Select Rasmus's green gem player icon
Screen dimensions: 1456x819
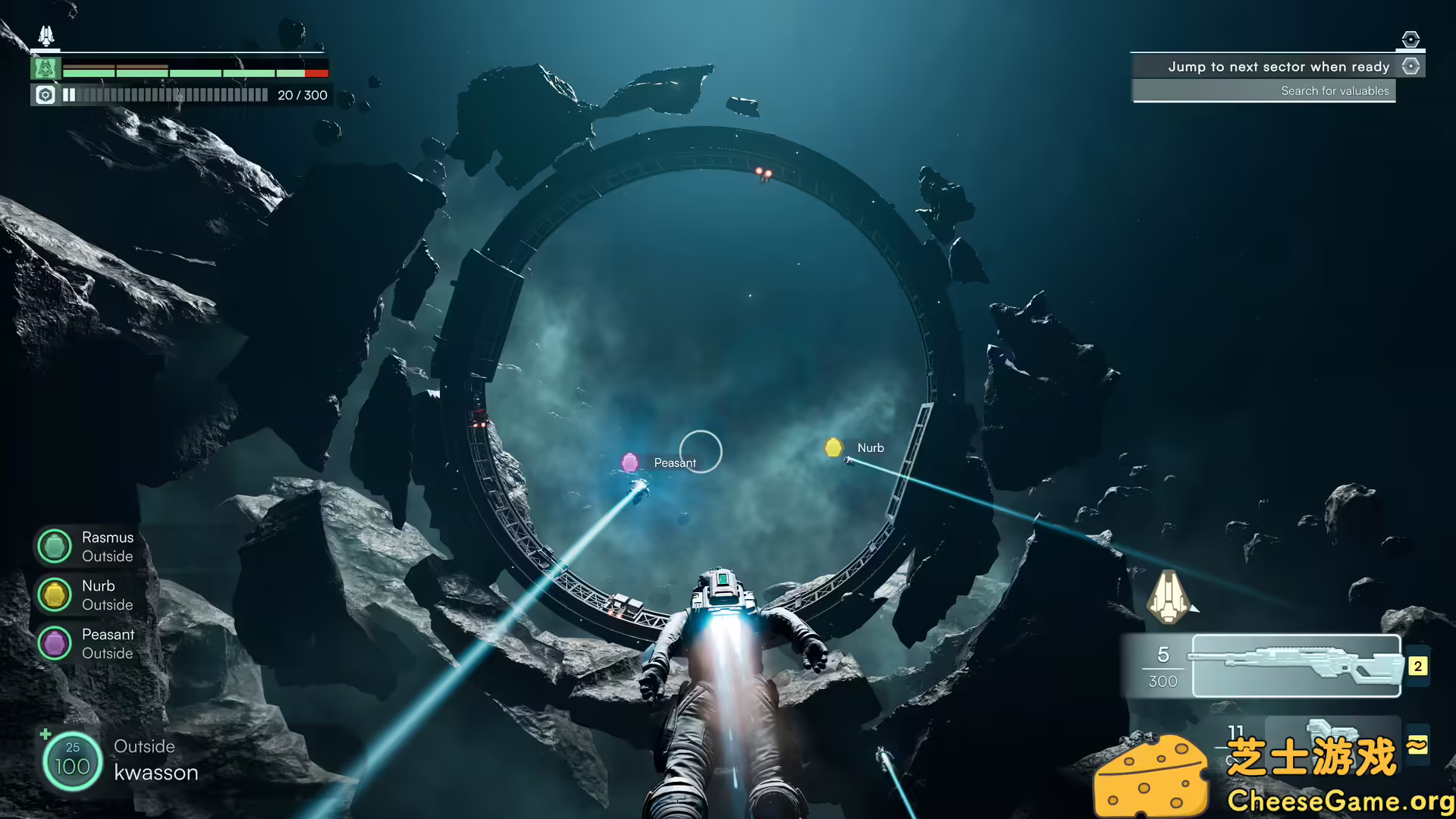(x=54, y=545)
